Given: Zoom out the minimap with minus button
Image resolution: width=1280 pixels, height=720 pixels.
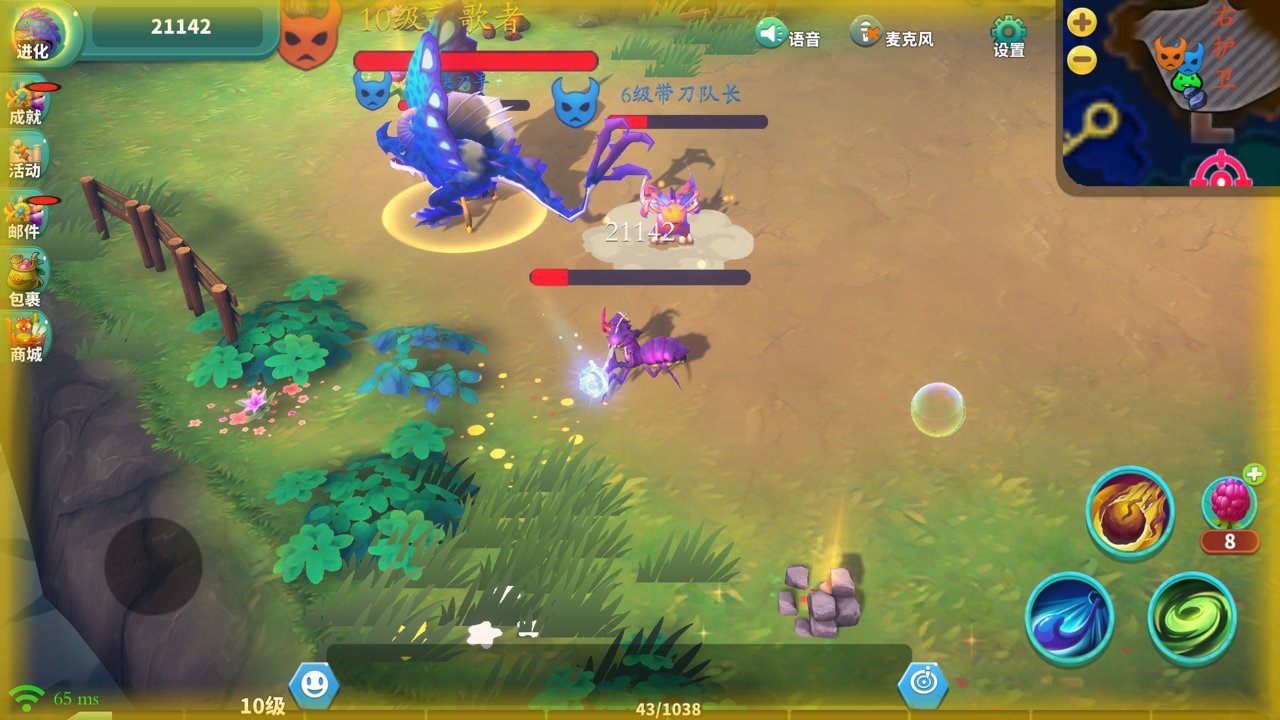Looking at the screenshot, I should [1082, 61].
